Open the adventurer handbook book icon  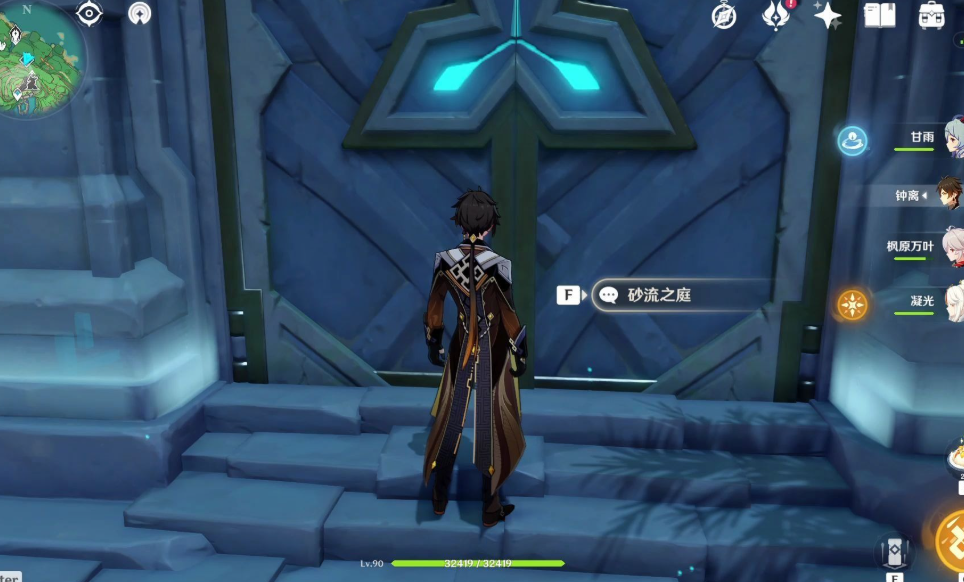click(x=879, y=15)
